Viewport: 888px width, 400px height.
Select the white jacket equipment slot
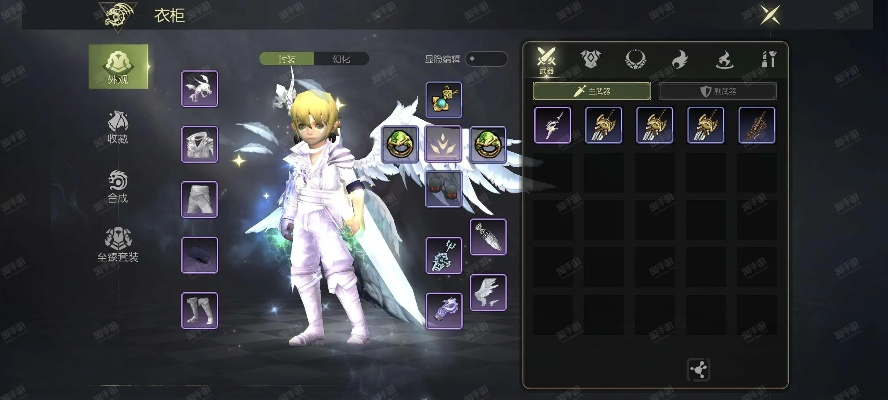coord(200,143)
